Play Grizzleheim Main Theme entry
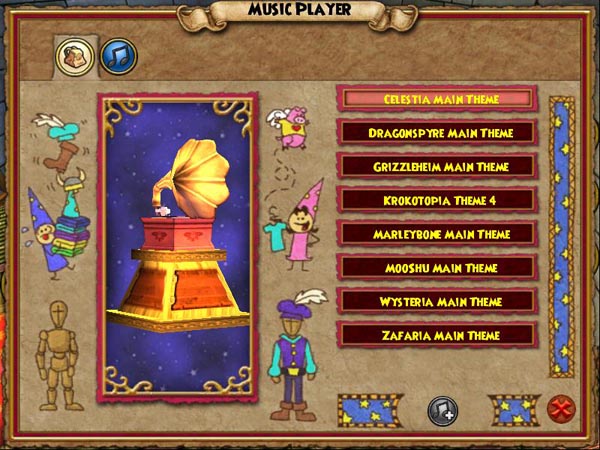This screenshot has height=450, width=600. tap(440, 166)
